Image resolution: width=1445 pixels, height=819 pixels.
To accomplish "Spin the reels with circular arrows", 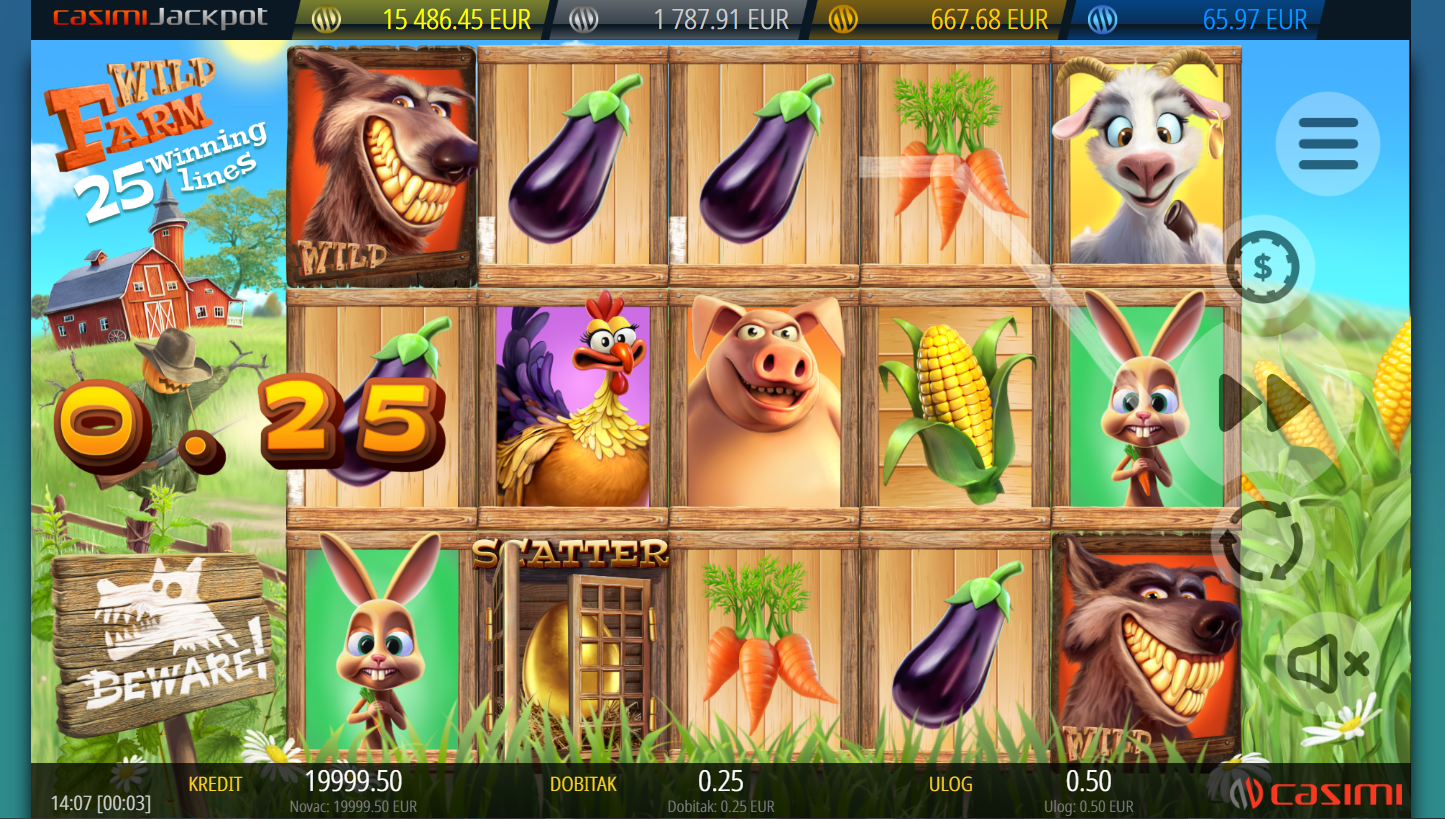I will [x=1263, y=541].
